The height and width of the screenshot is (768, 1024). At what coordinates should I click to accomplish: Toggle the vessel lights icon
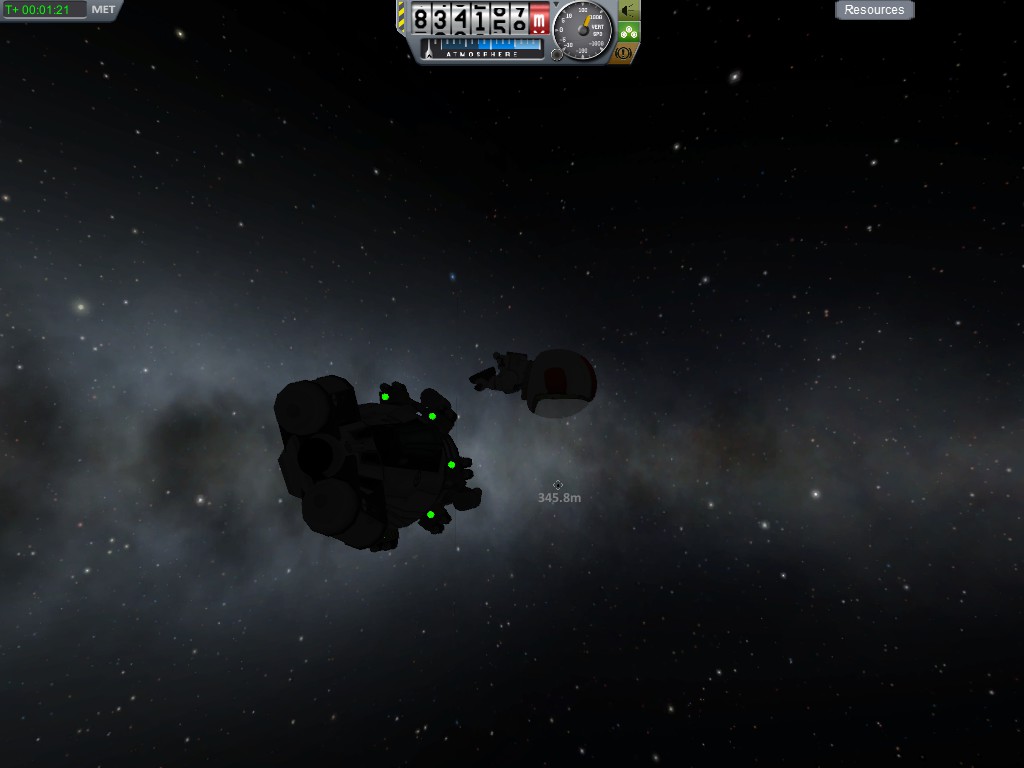coord(628,11)
